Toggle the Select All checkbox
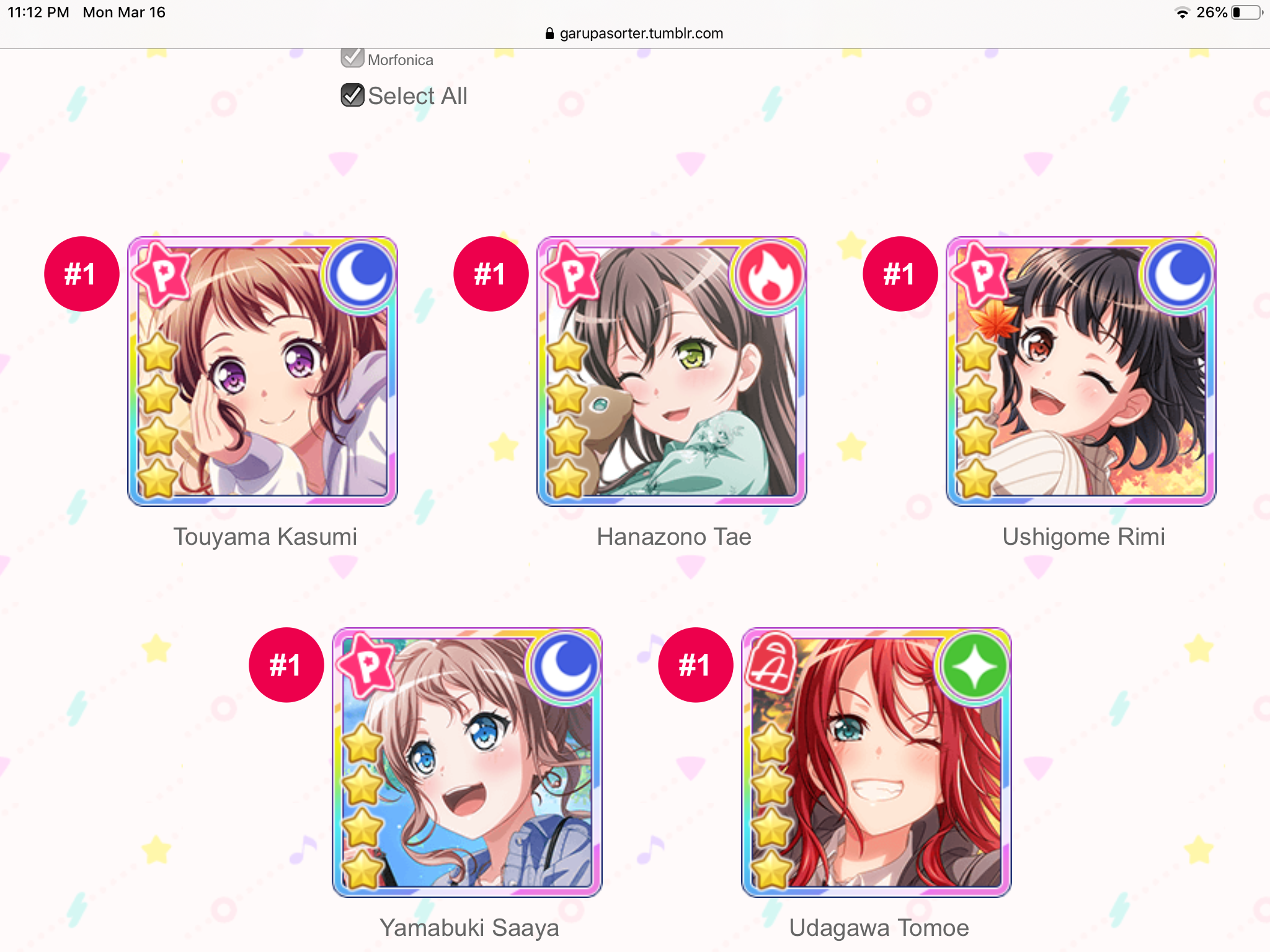The image size is (1270, 952). click(352, 95)
